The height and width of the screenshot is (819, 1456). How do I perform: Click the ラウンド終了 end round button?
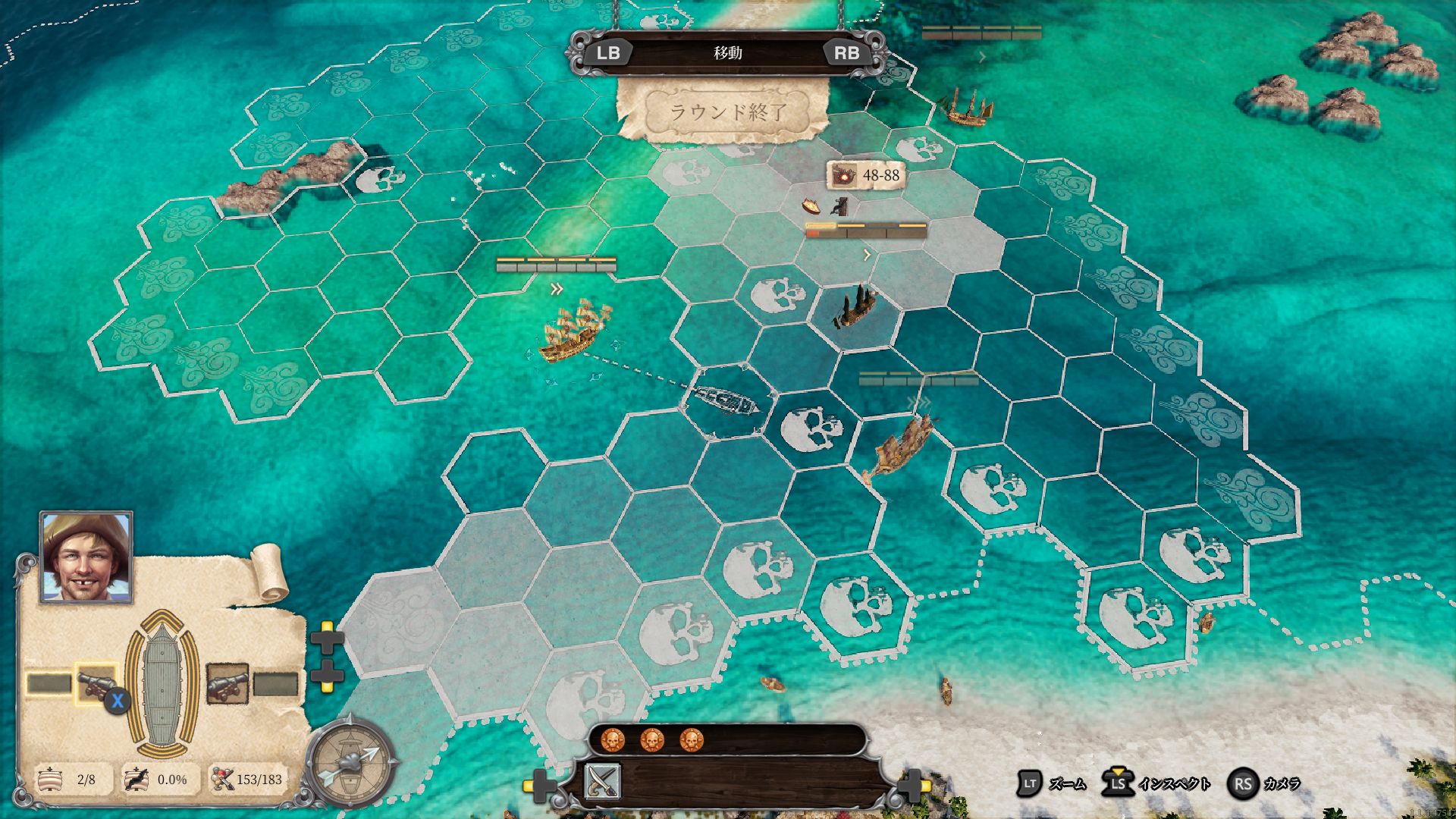click(x=726, y=112)
